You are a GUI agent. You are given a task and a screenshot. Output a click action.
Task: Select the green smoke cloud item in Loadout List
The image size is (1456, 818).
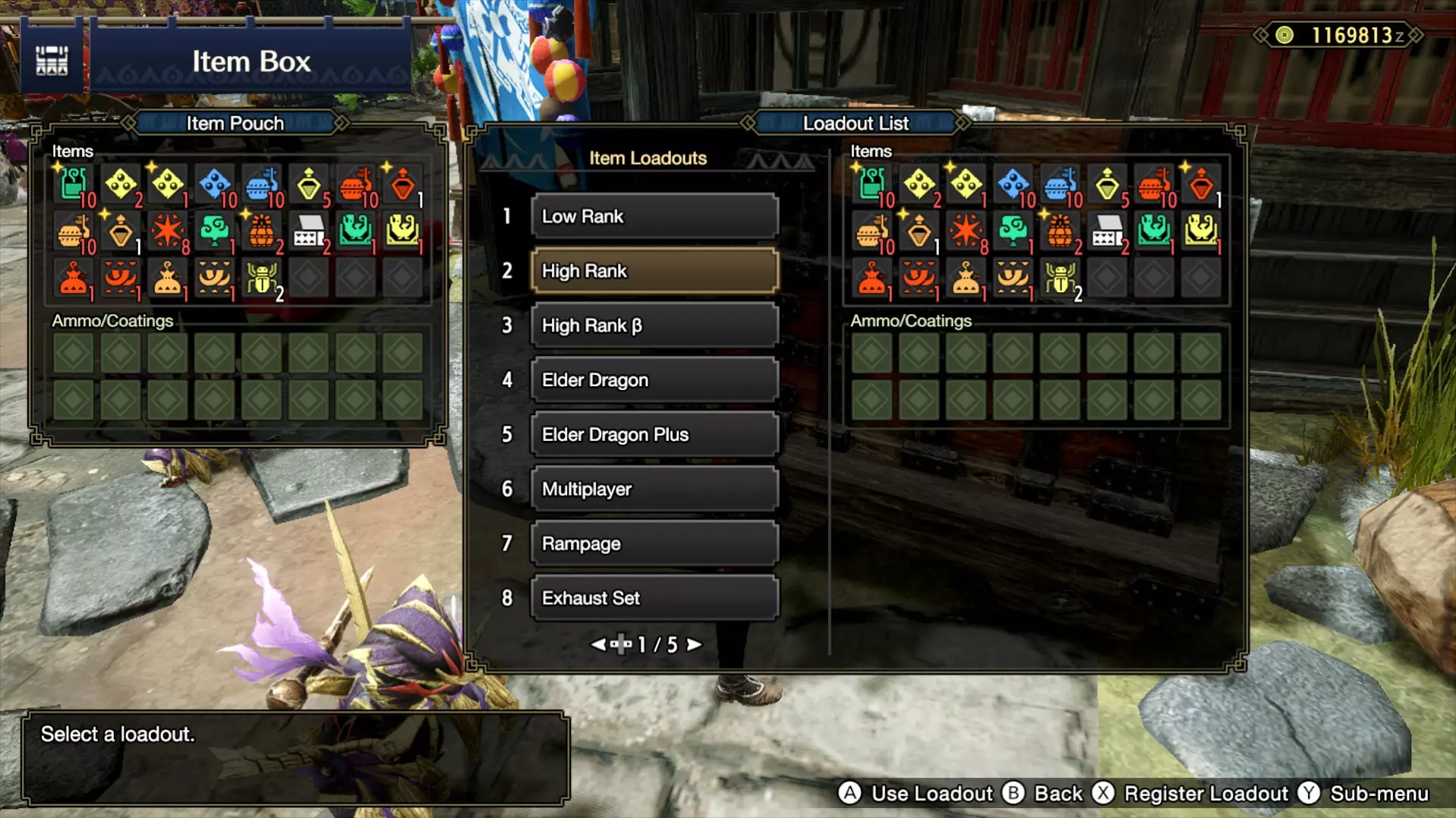(1013, 231)
